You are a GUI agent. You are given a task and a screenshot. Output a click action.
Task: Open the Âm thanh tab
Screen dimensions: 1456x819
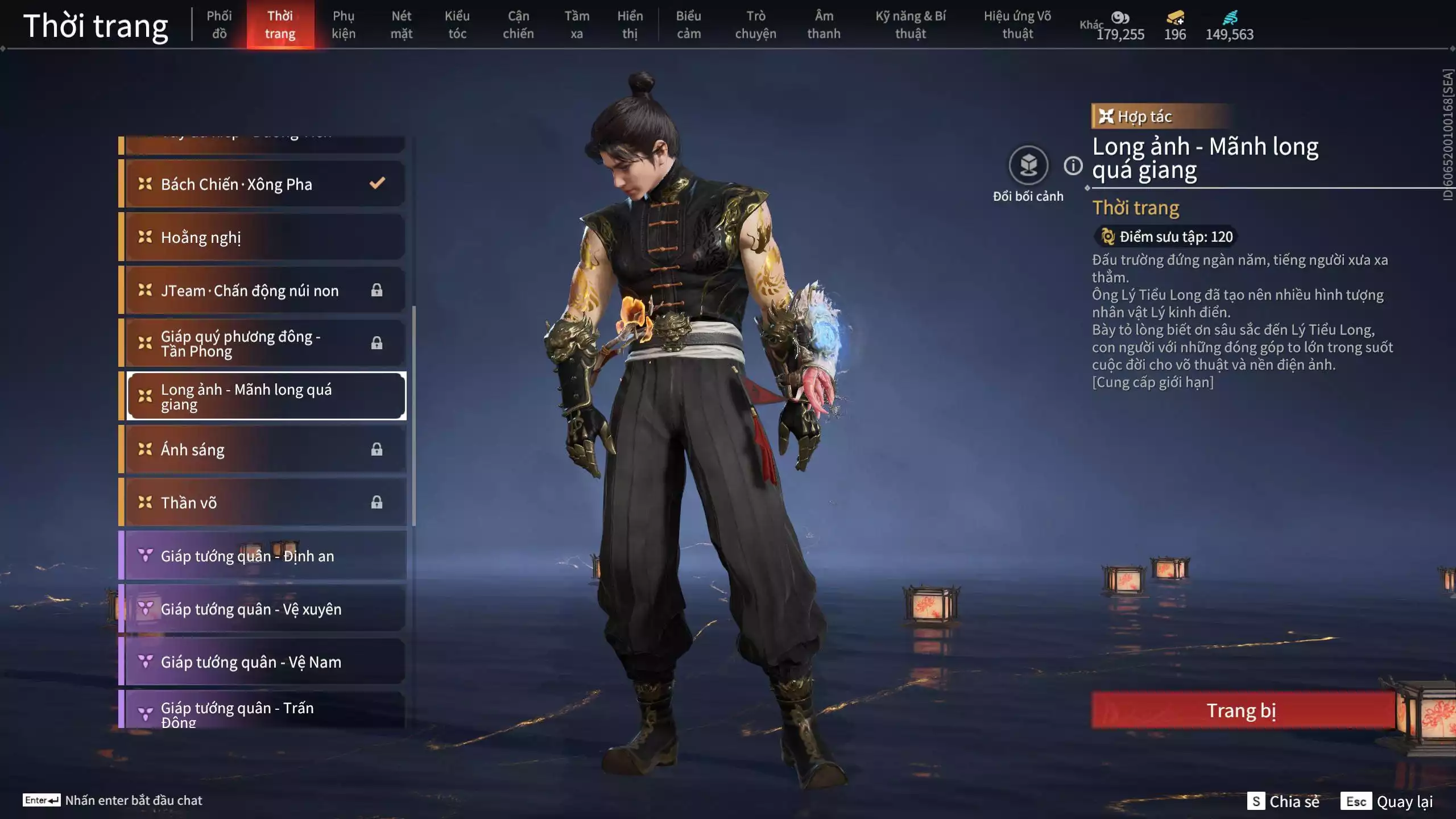tap(824, 24)
